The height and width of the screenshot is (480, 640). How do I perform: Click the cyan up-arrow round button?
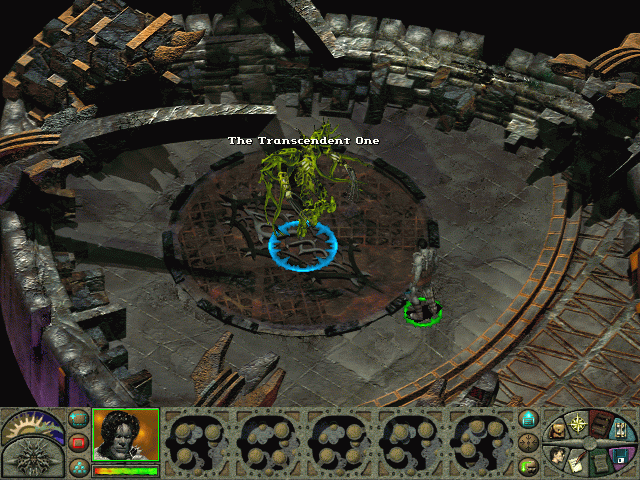(x=529, y=419)
